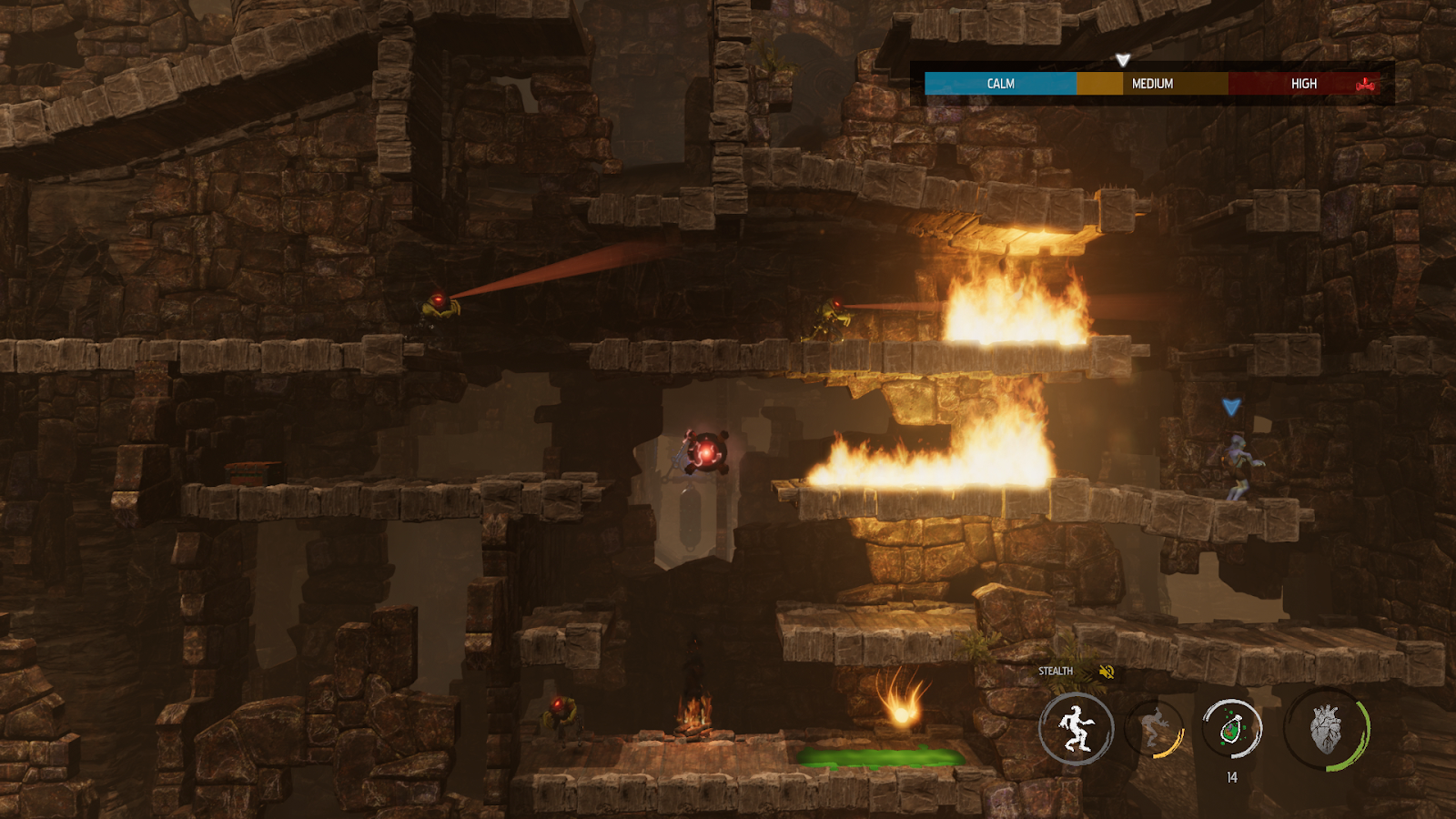Click the faded sneaking figure icon
This screenshot has height=819, width=1456.
point(1156,728)
